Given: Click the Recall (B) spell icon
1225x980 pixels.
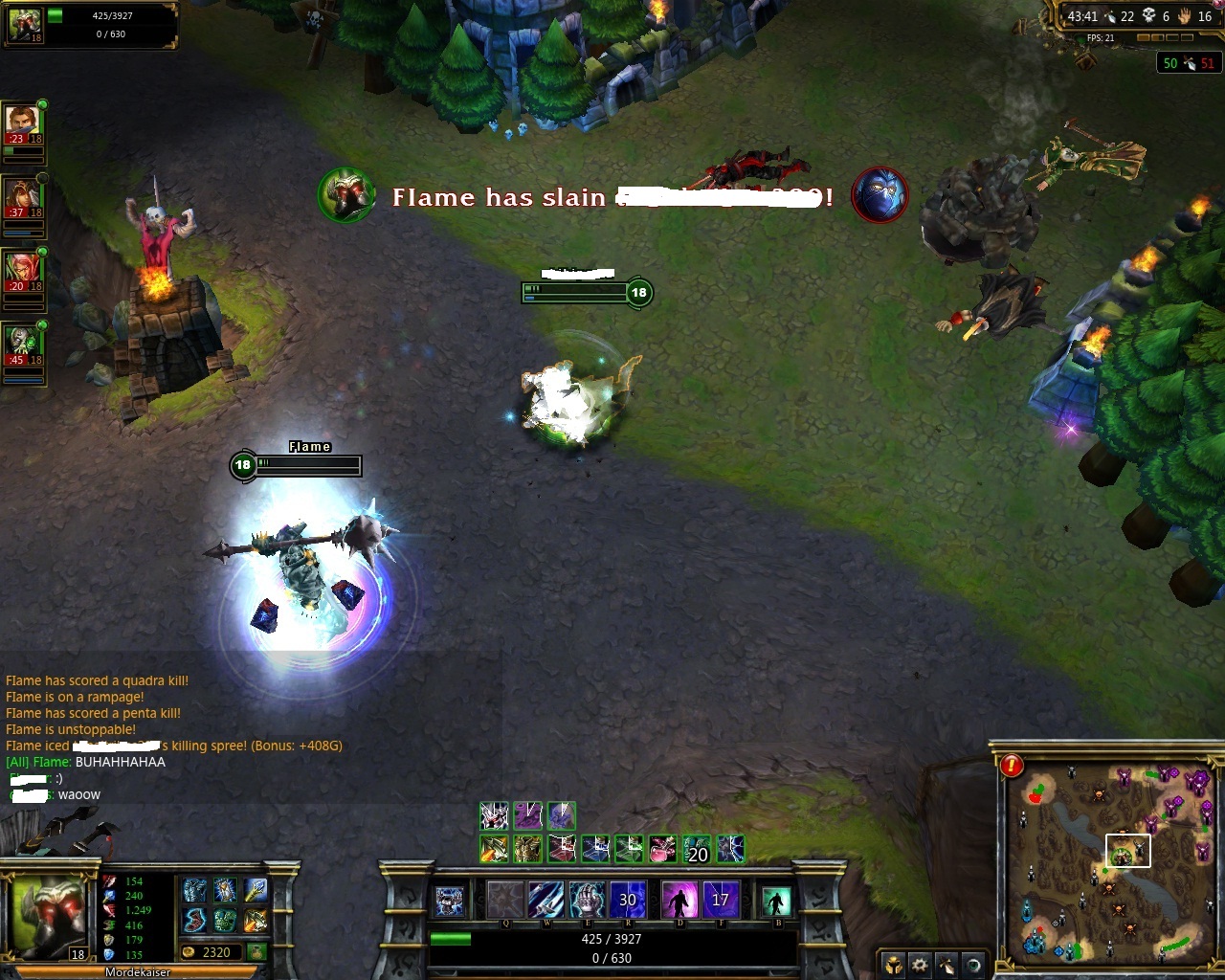Looking at the screenshot, I should pyautogui.click(x=777, y=902).
